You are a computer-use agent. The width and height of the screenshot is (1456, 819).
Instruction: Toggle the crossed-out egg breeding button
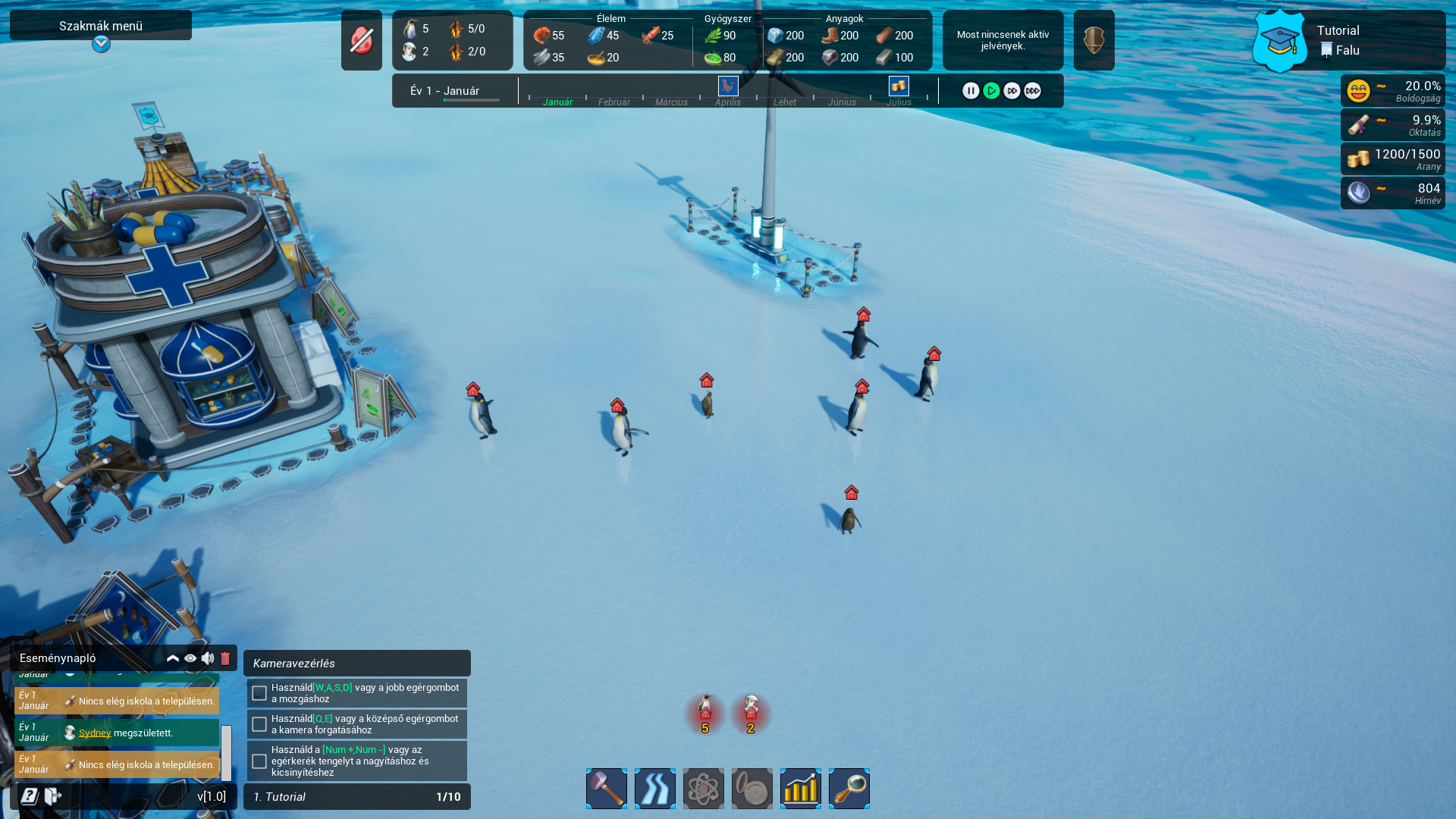[362, 40]
